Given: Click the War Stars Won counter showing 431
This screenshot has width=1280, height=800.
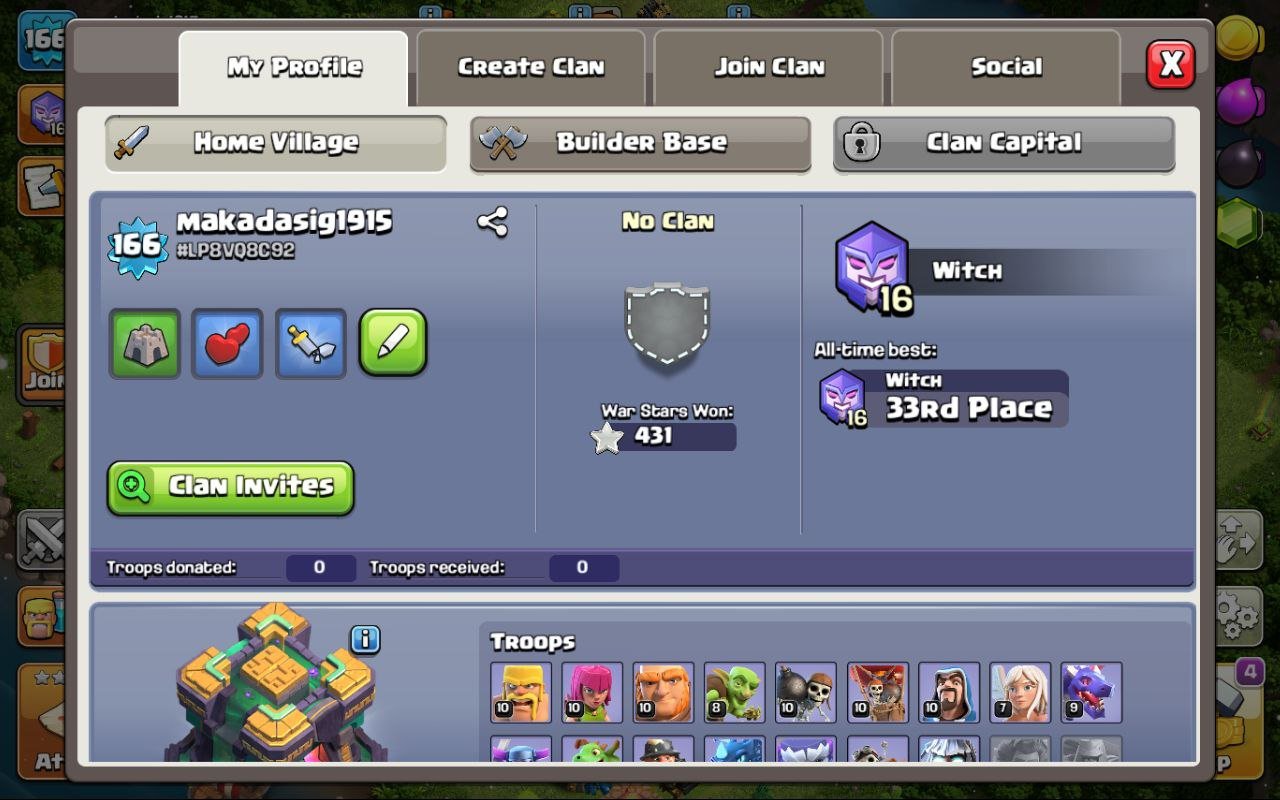Looking at the screenshot, I should 670,436.
